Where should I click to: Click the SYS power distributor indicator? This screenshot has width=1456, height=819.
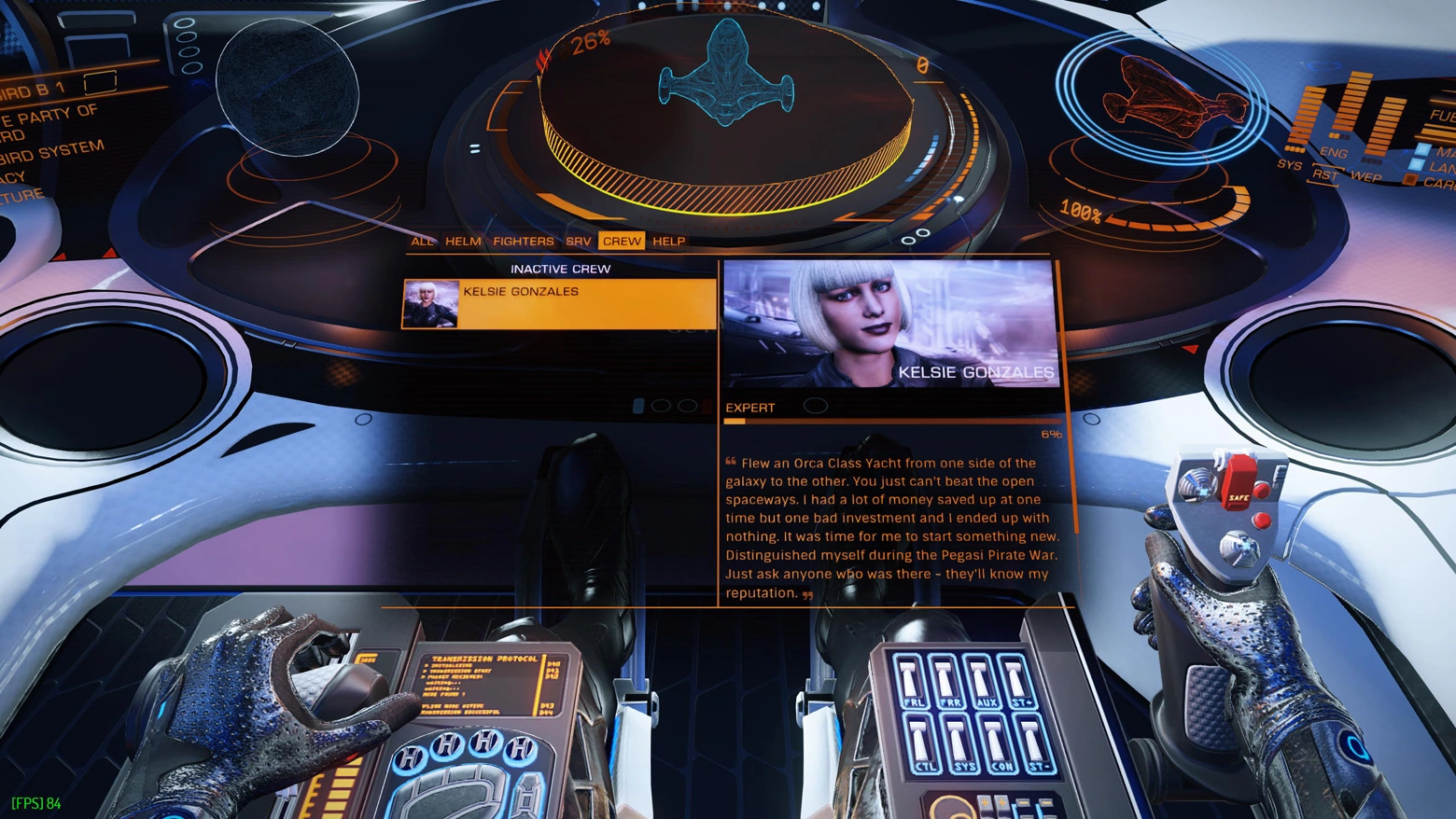[1306, 116]
